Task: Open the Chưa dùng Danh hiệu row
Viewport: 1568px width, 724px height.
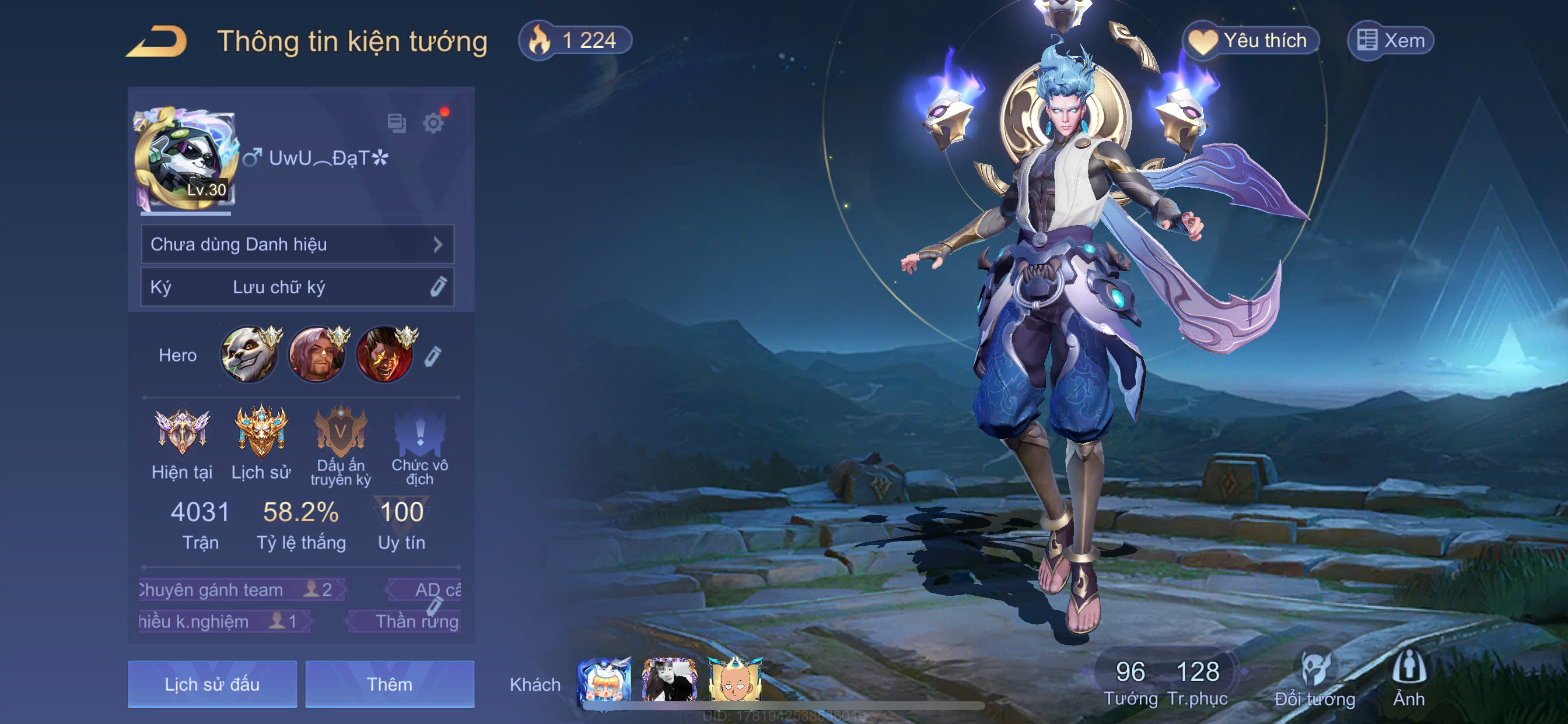Action: 297,245
